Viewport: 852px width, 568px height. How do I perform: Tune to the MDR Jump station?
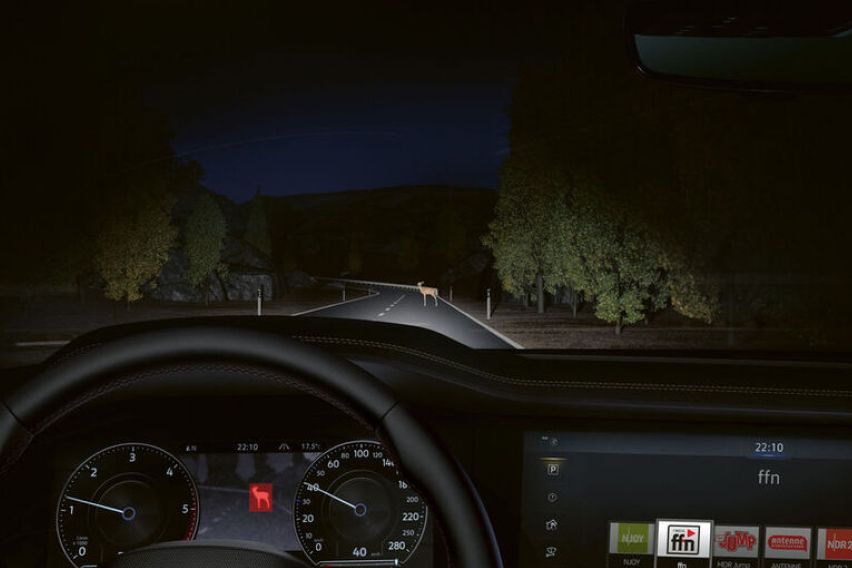point(736,542)
